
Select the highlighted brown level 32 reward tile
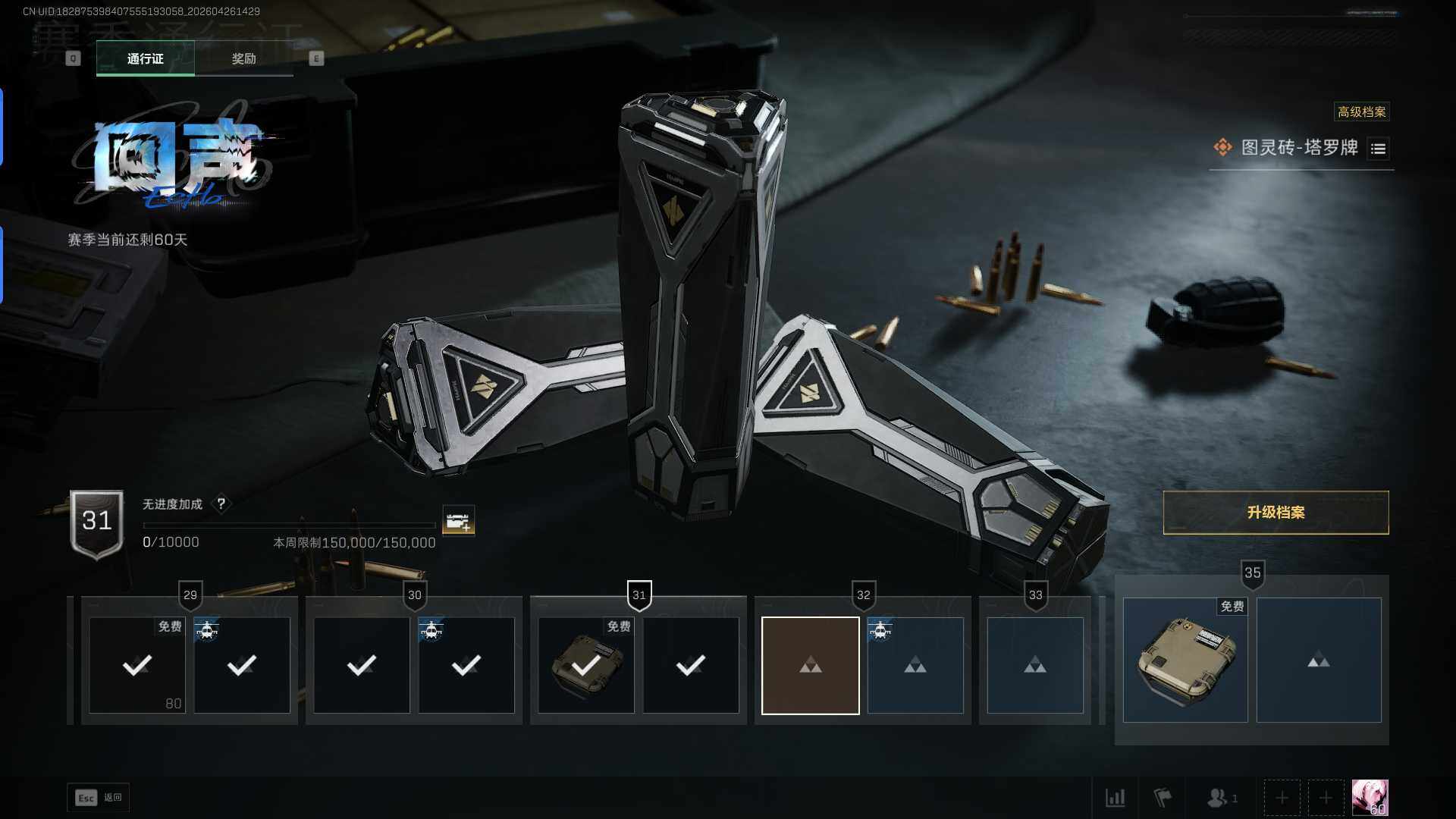click(x=810, y=665)
